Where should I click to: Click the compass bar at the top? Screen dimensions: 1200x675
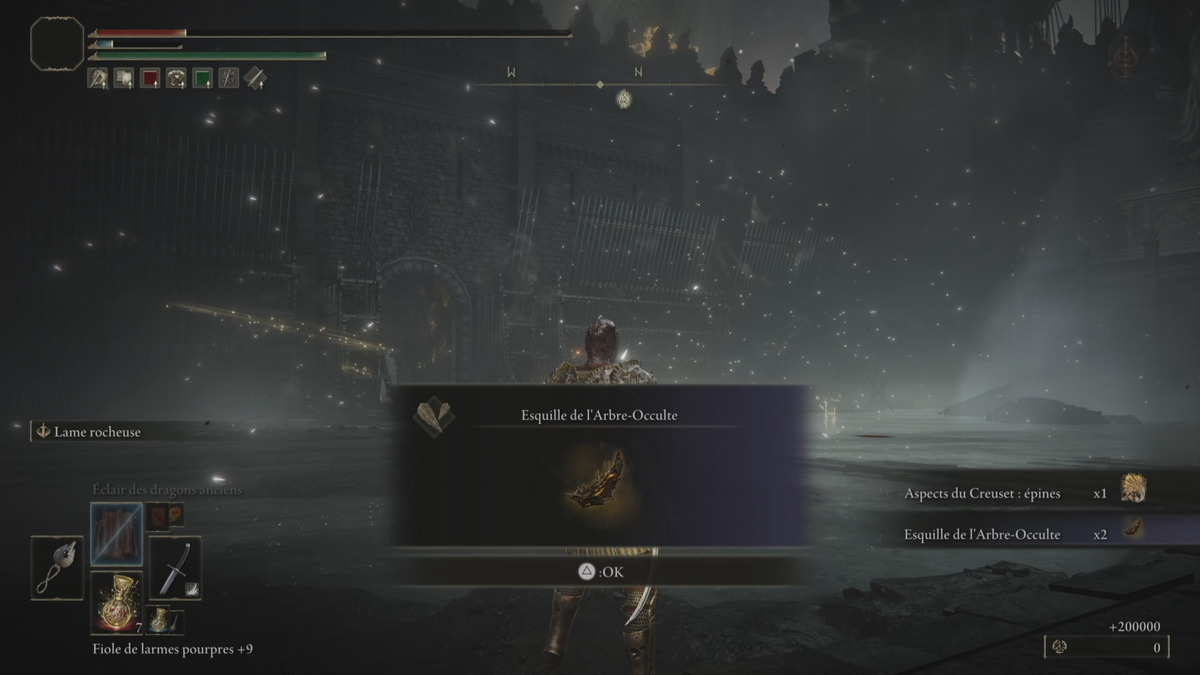tap(598, 85)
